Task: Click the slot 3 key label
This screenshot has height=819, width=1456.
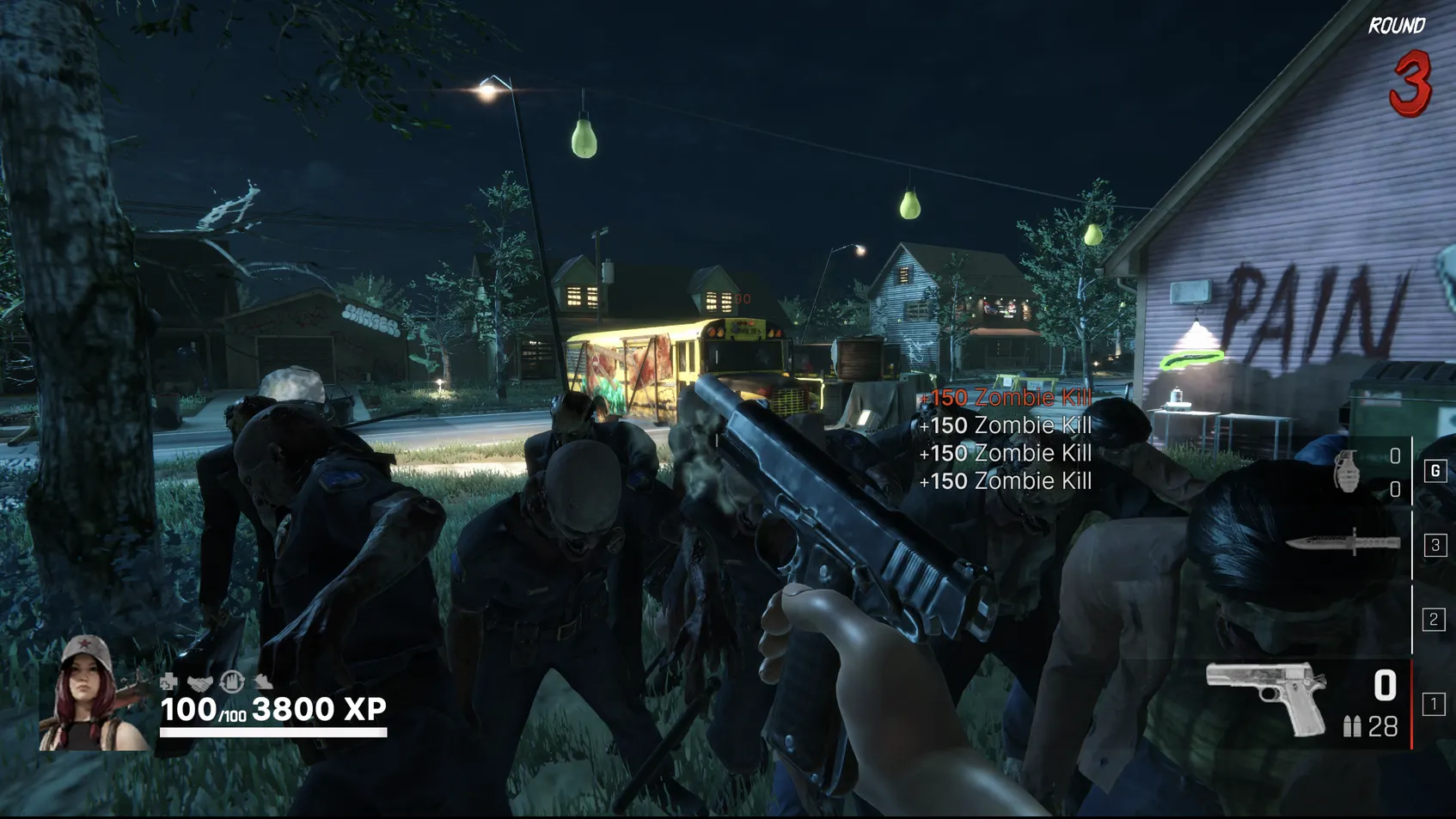Action: tap(1435, 545)
